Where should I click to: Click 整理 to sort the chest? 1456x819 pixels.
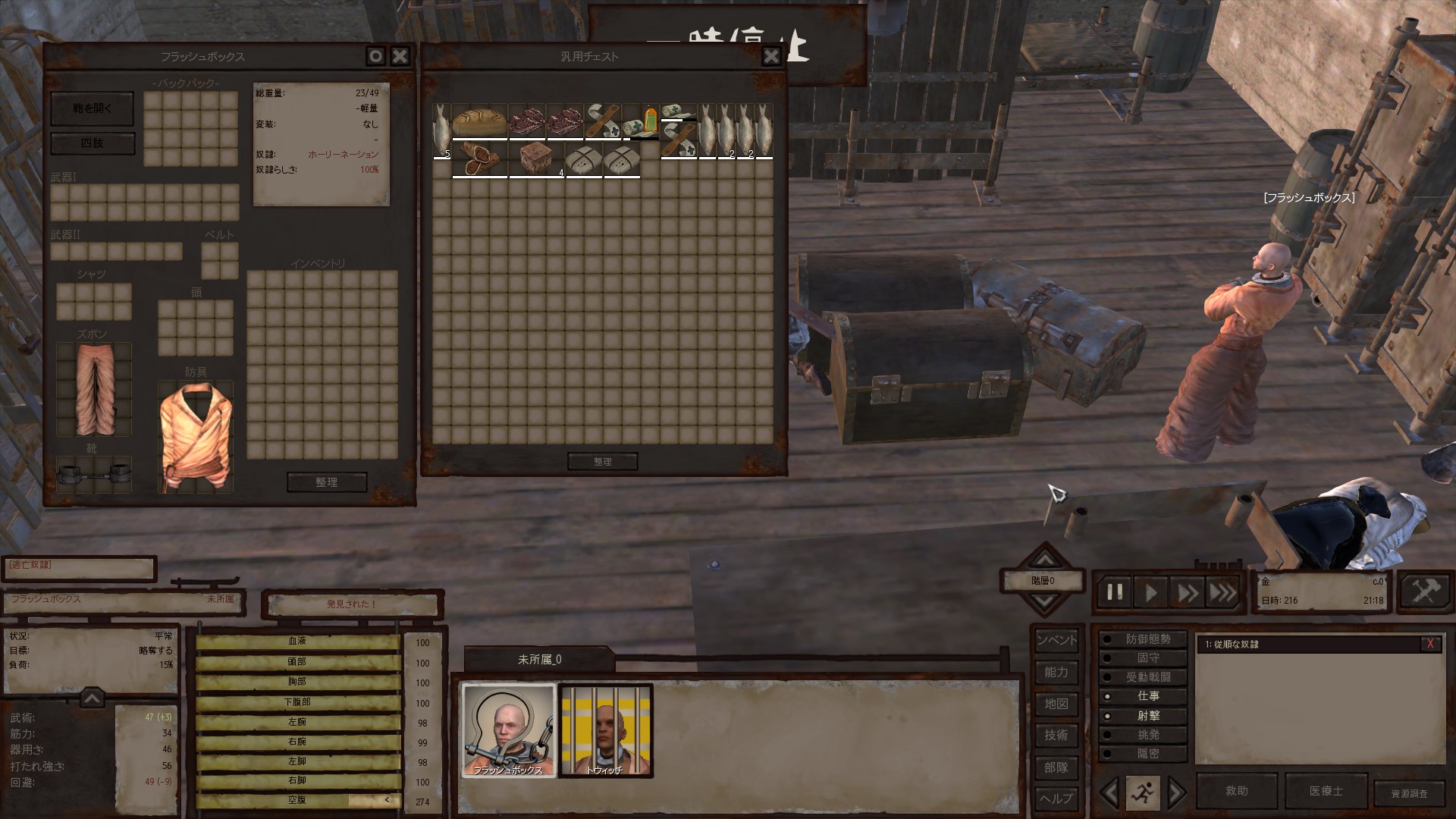tap(602, 461)
